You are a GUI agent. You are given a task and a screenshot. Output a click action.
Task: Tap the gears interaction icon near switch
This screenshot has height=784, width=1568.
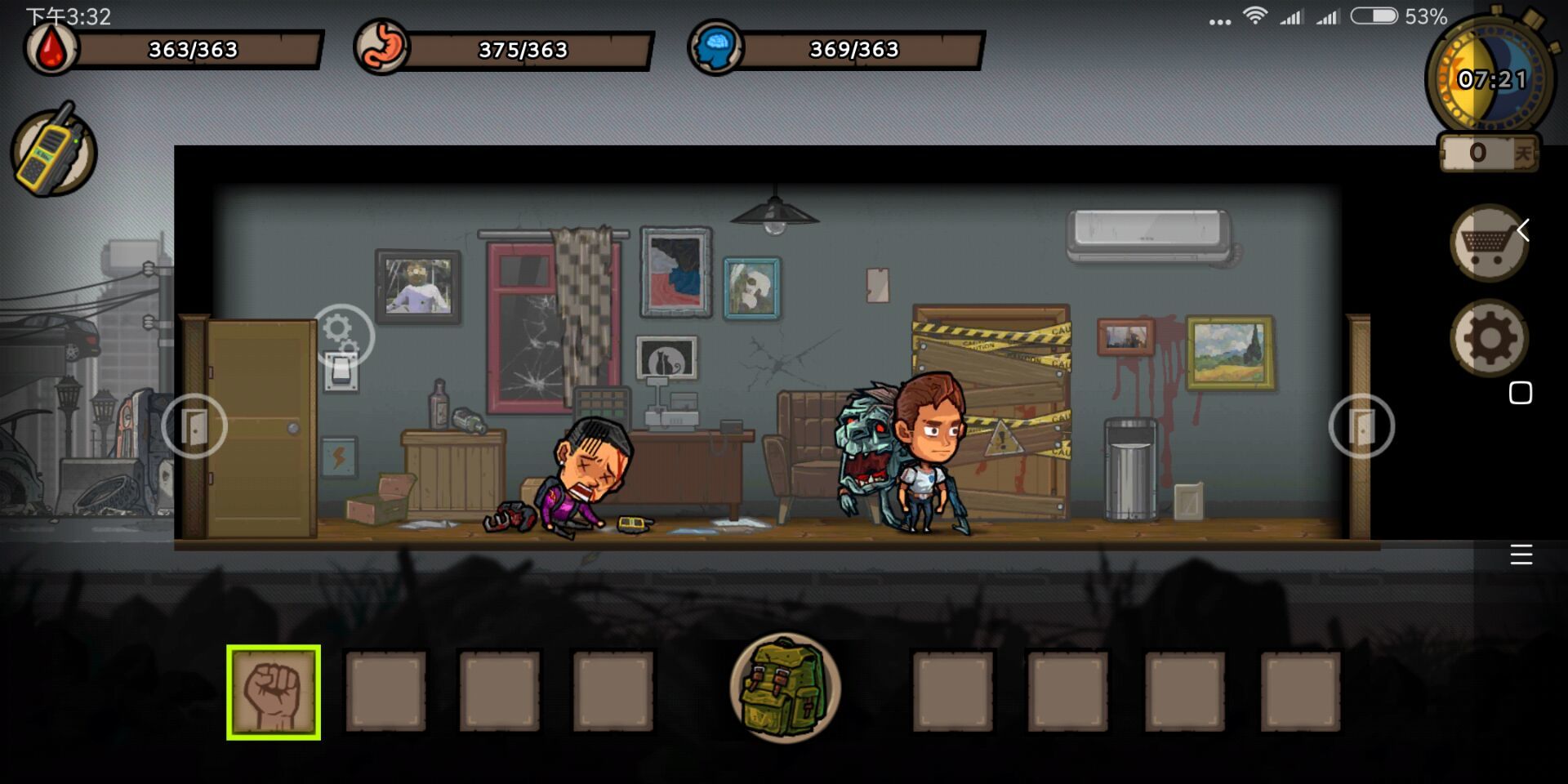coord(343,334)
